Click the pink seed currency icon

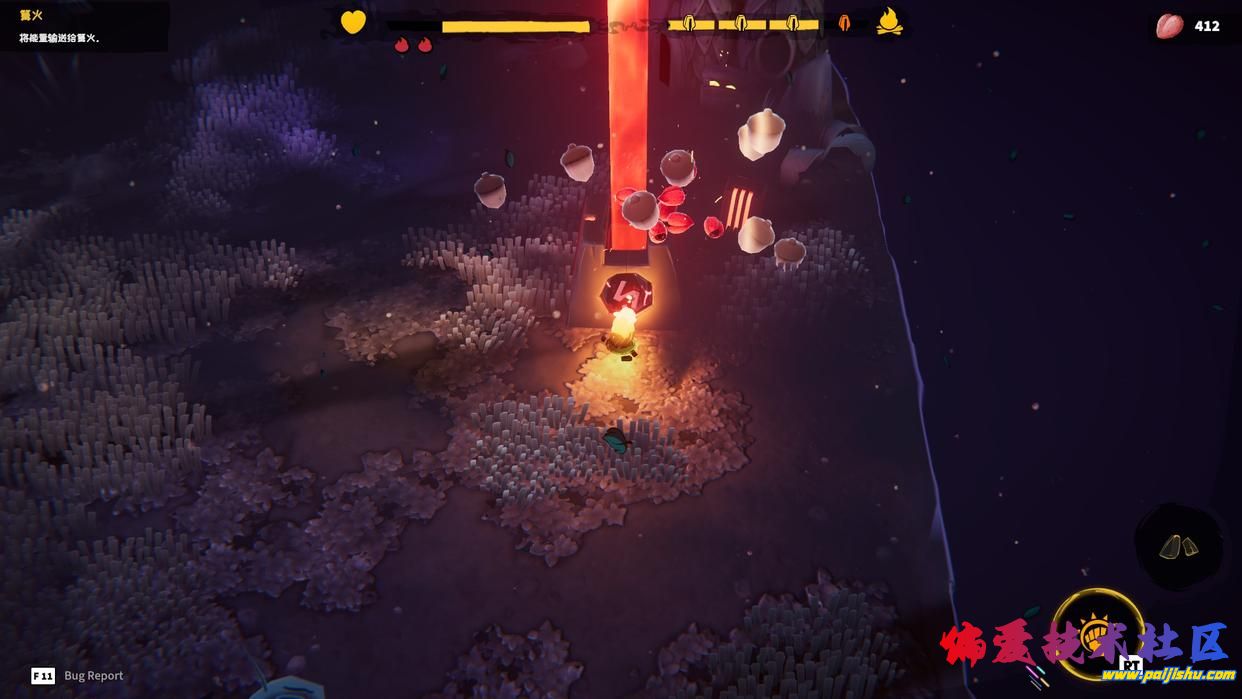(1169, 26)
